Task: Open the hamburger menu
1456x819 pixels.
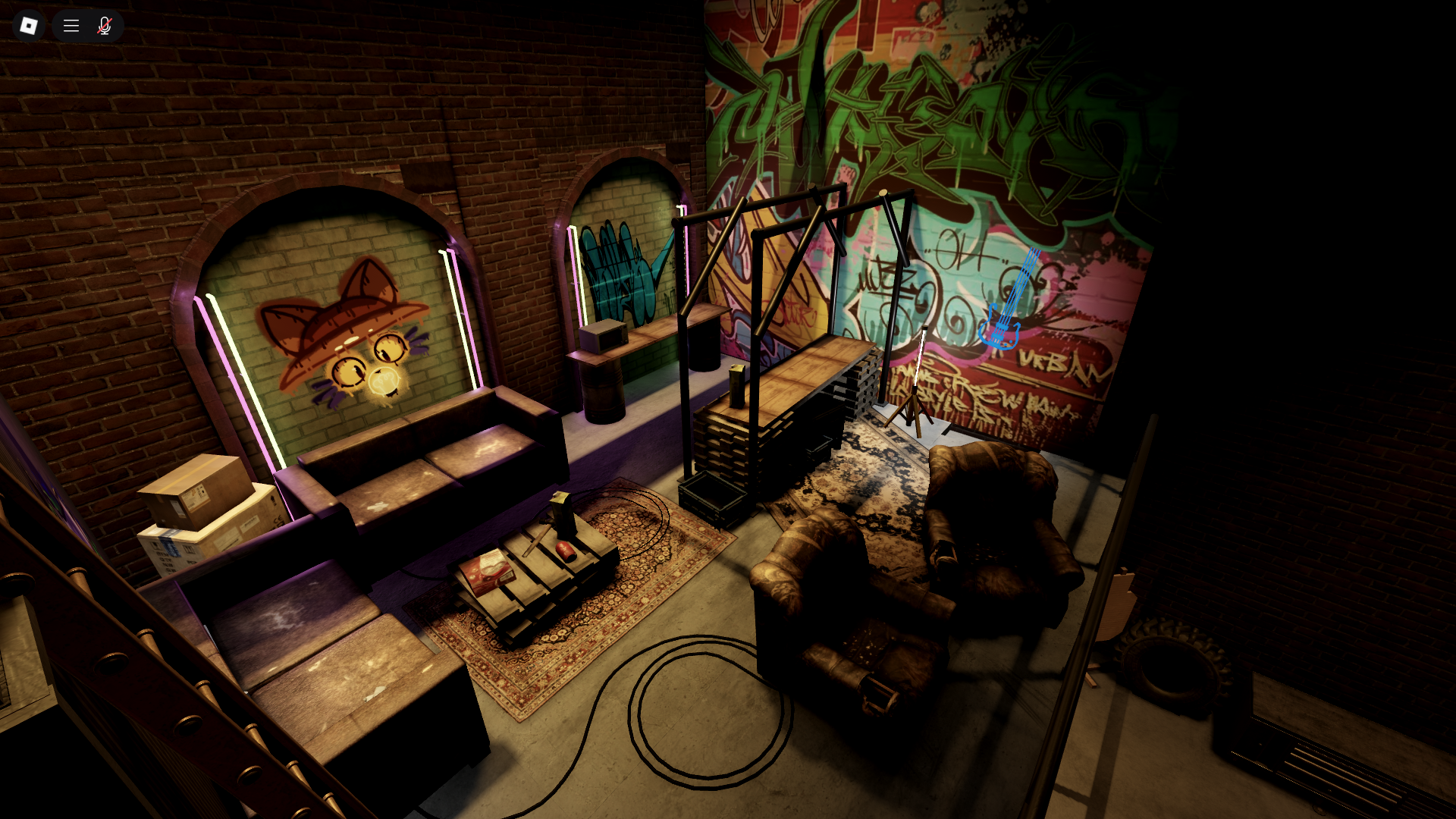Action: 71,26
